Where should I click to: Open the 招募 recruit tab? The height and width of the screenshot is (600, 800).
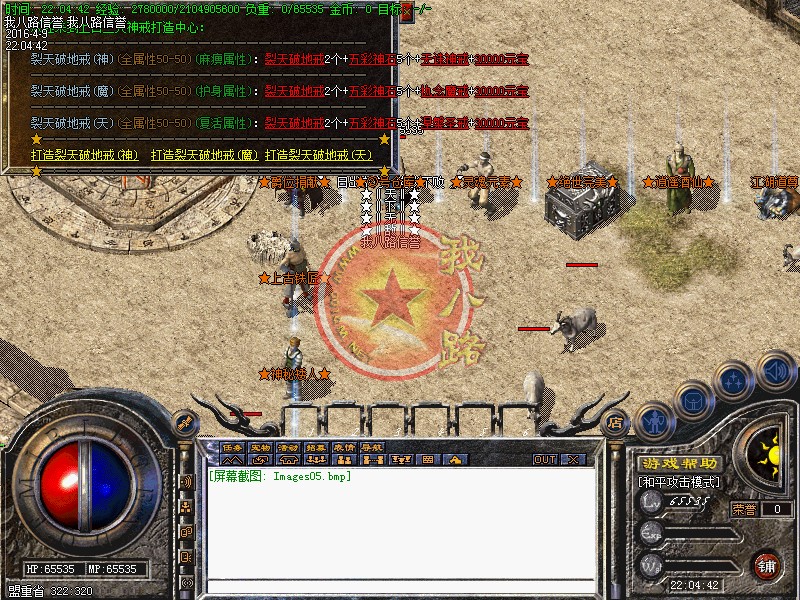[x=316, y=447]
